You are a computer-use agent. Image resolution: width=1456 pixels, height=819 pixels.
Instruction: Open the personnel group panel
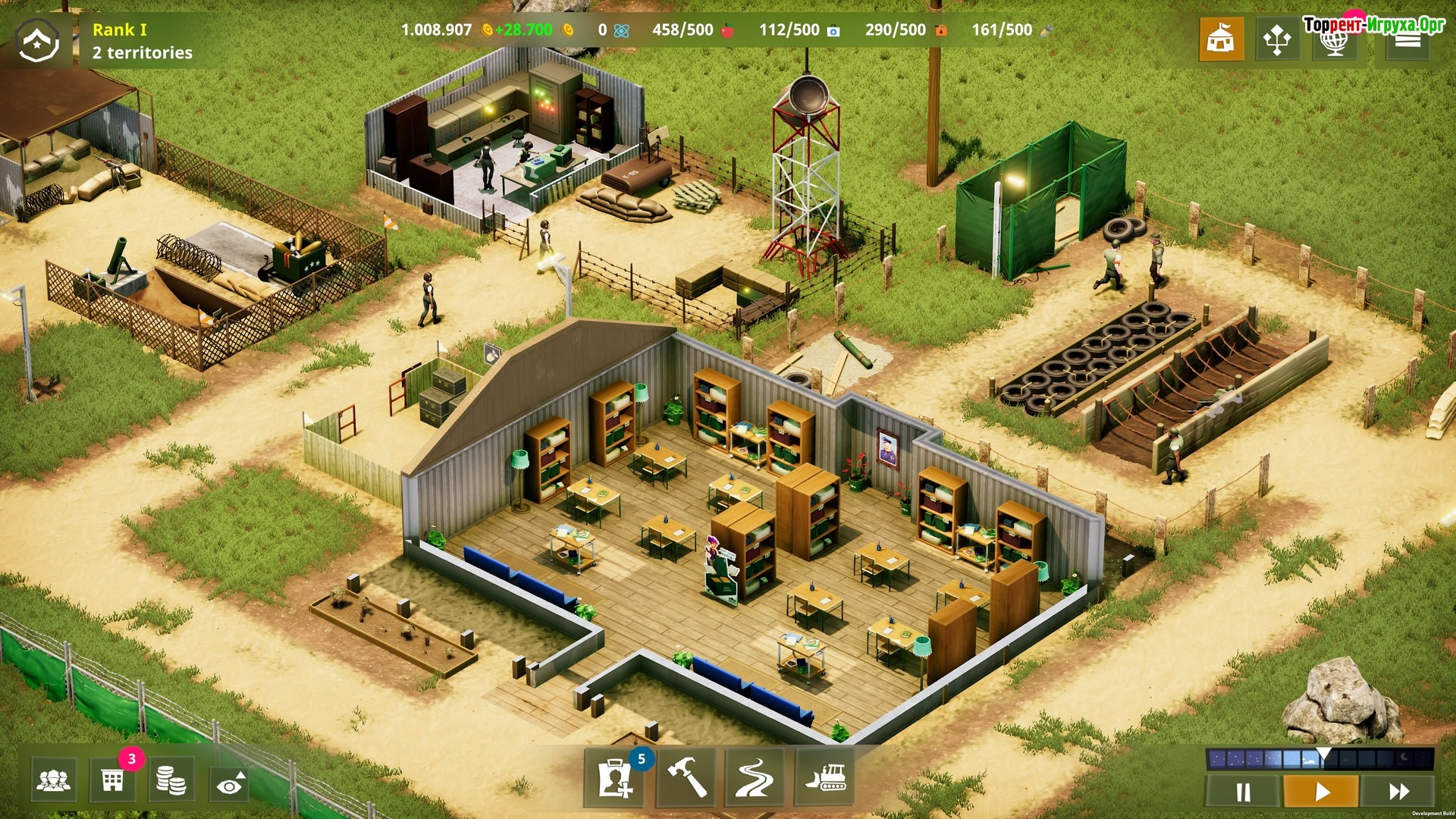click(54, 780)
